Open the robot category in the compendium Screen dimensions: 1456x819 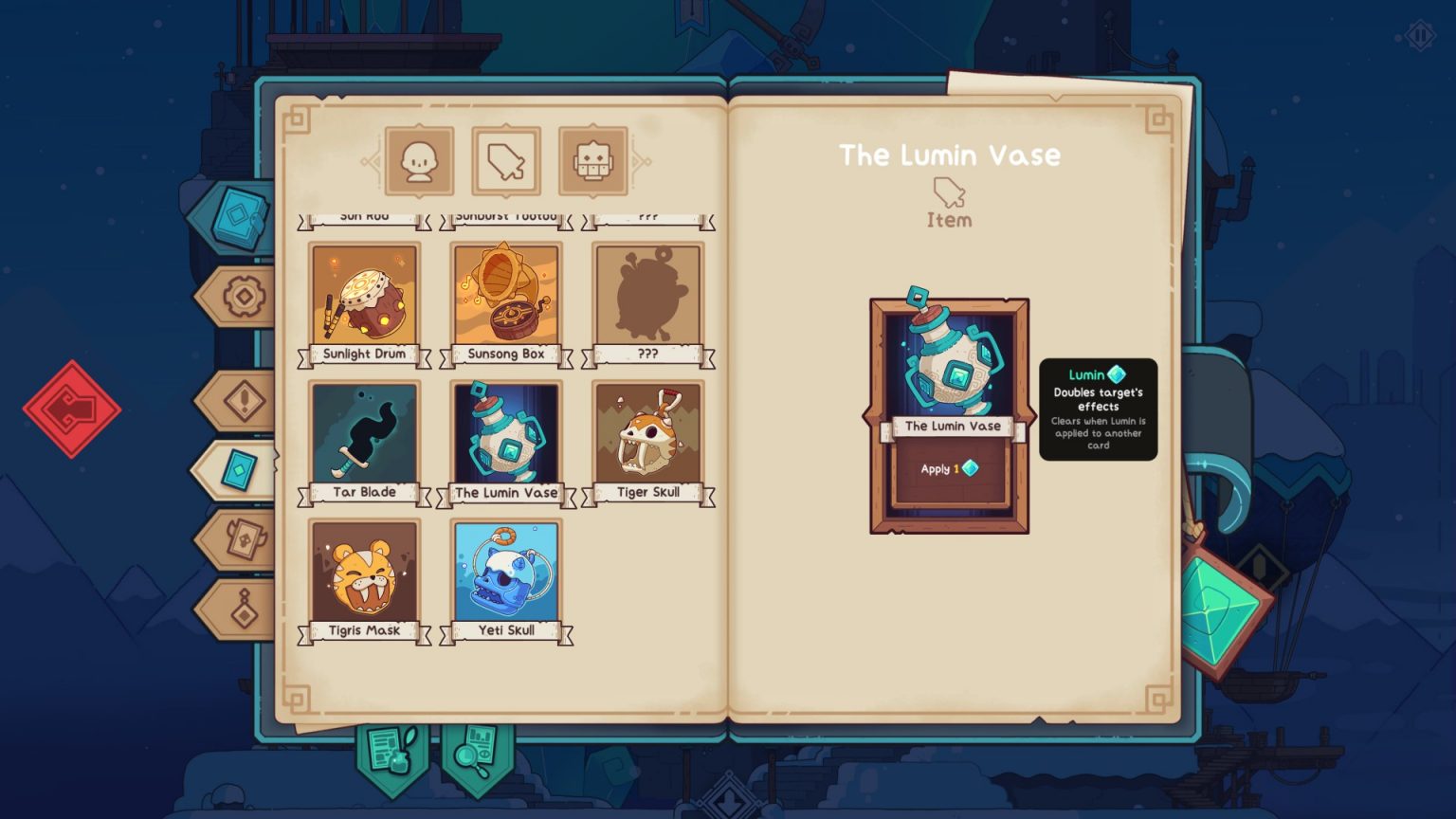(593, 160)
